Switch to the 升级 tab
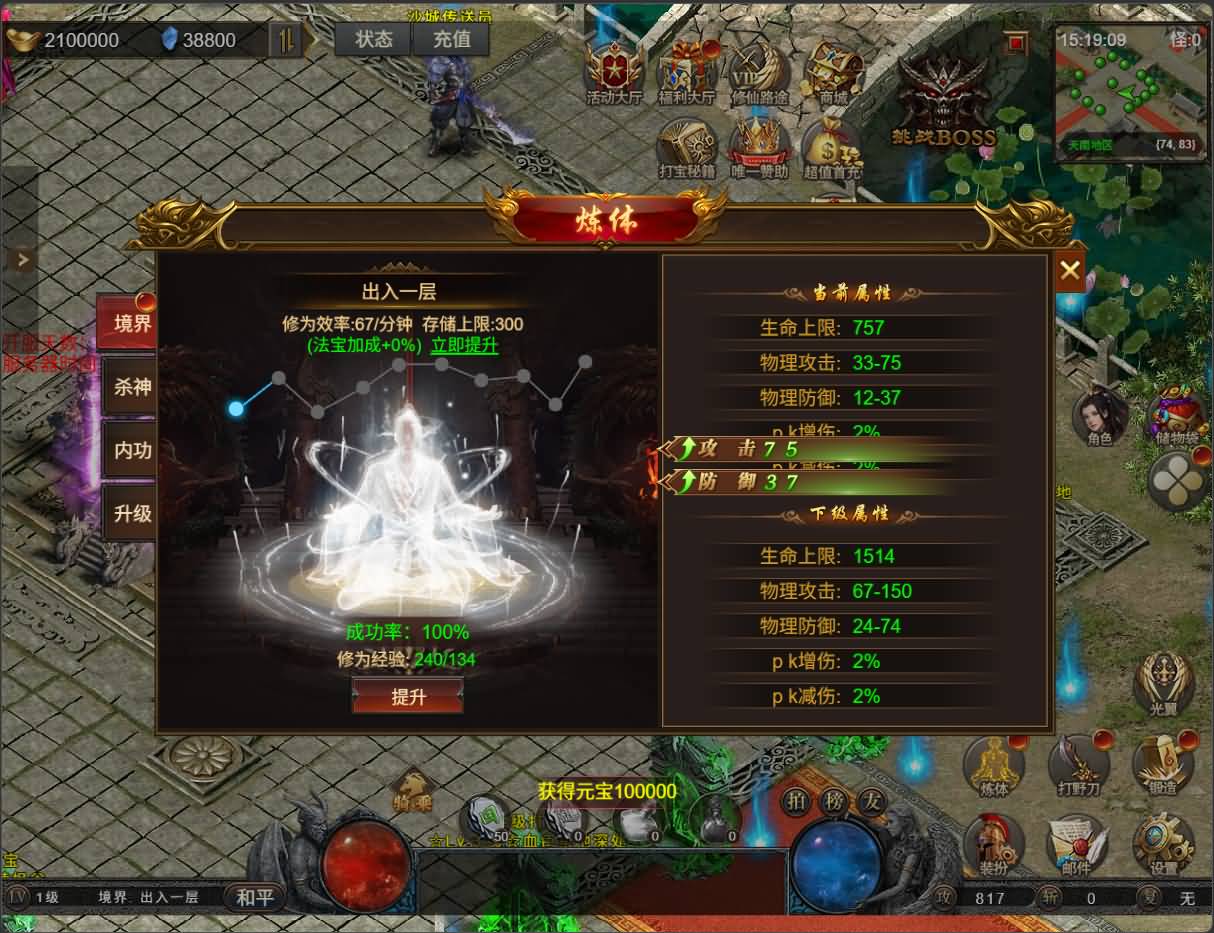 131,513
